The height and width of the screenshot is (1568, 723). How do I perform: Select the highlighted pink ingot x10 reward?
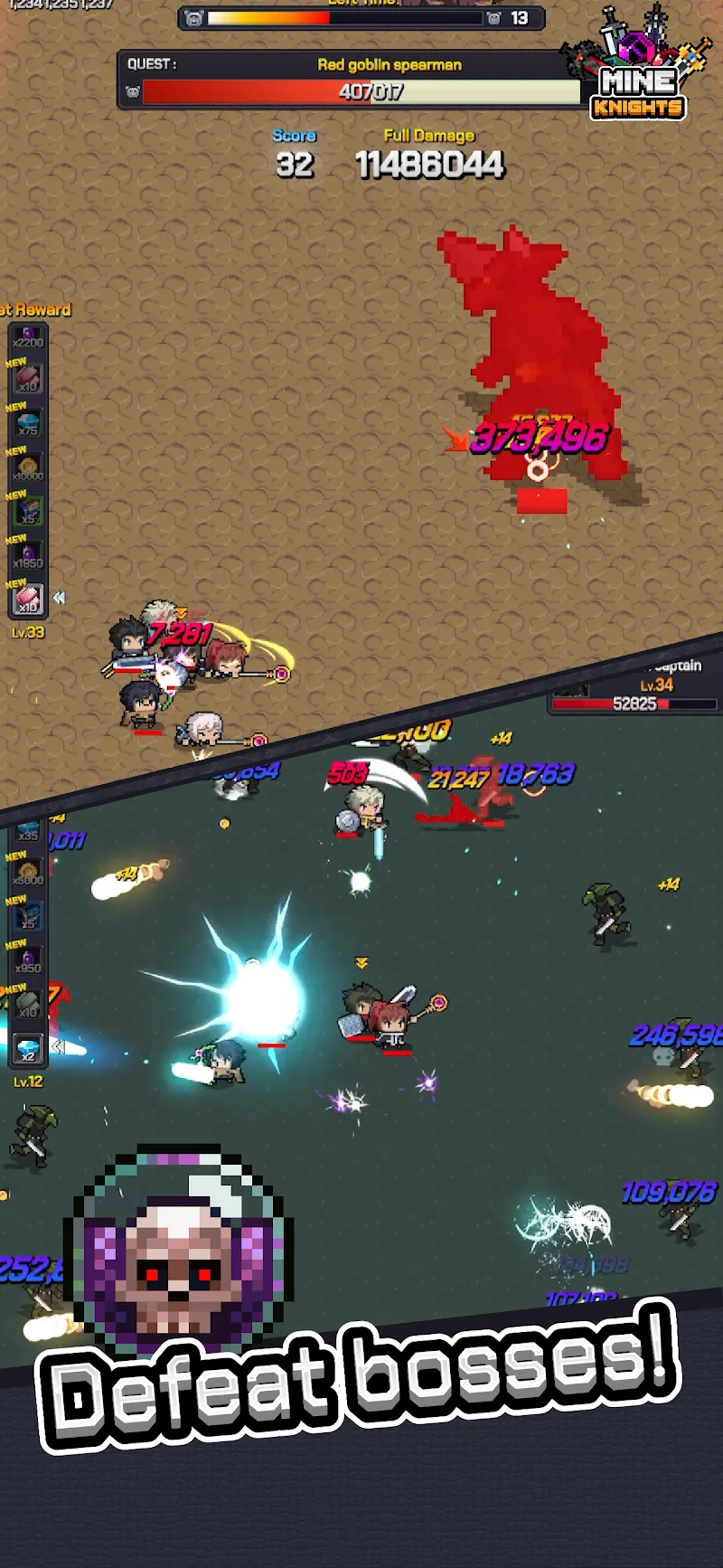point(28,600)
